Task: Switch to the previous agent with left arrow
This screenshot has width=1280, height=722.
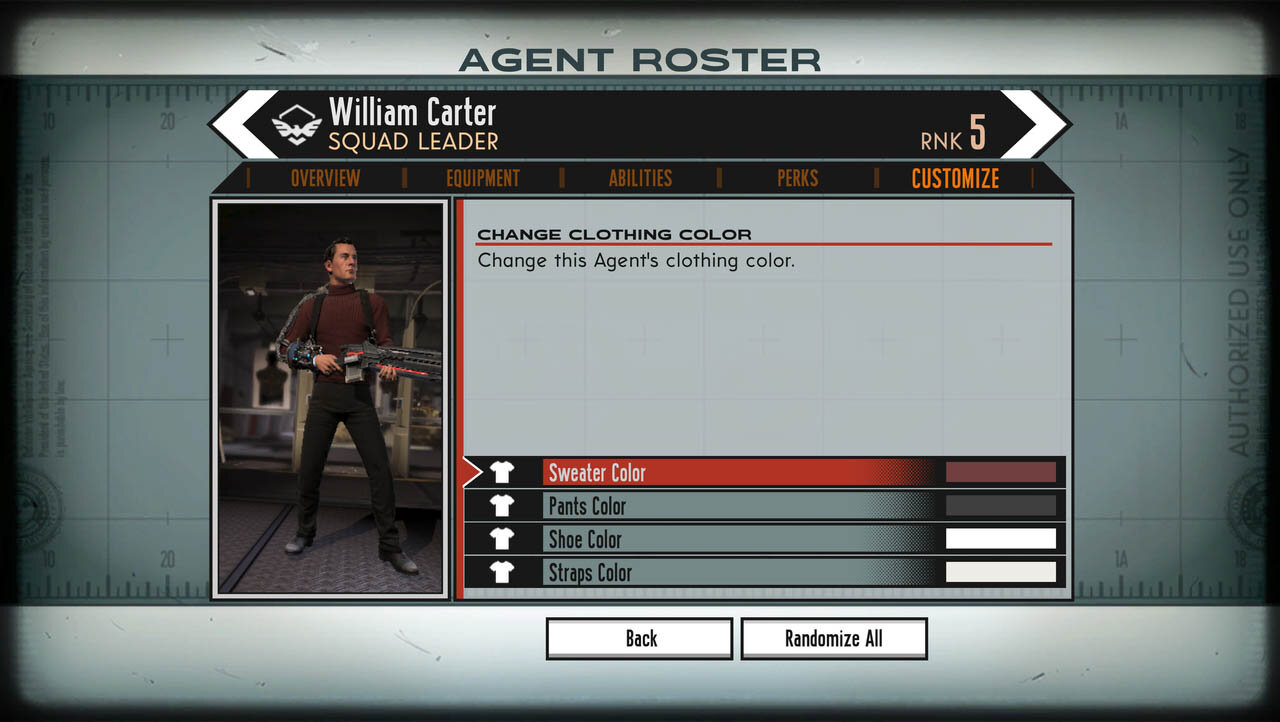Action: tap(245, 124)
